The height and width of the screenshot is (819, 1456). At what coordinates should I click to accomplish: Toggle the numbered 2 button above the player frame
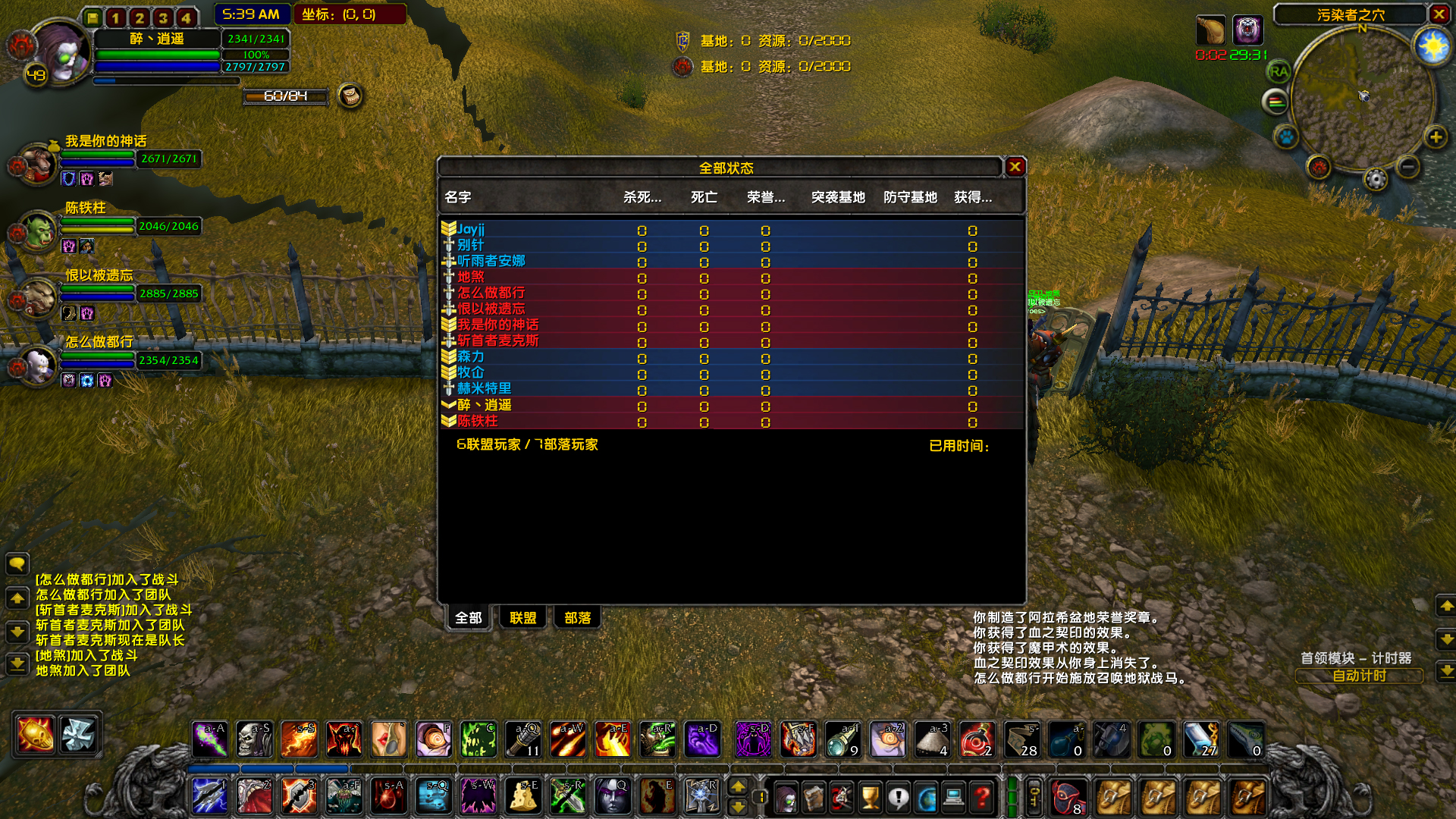(x=138, y=15)
